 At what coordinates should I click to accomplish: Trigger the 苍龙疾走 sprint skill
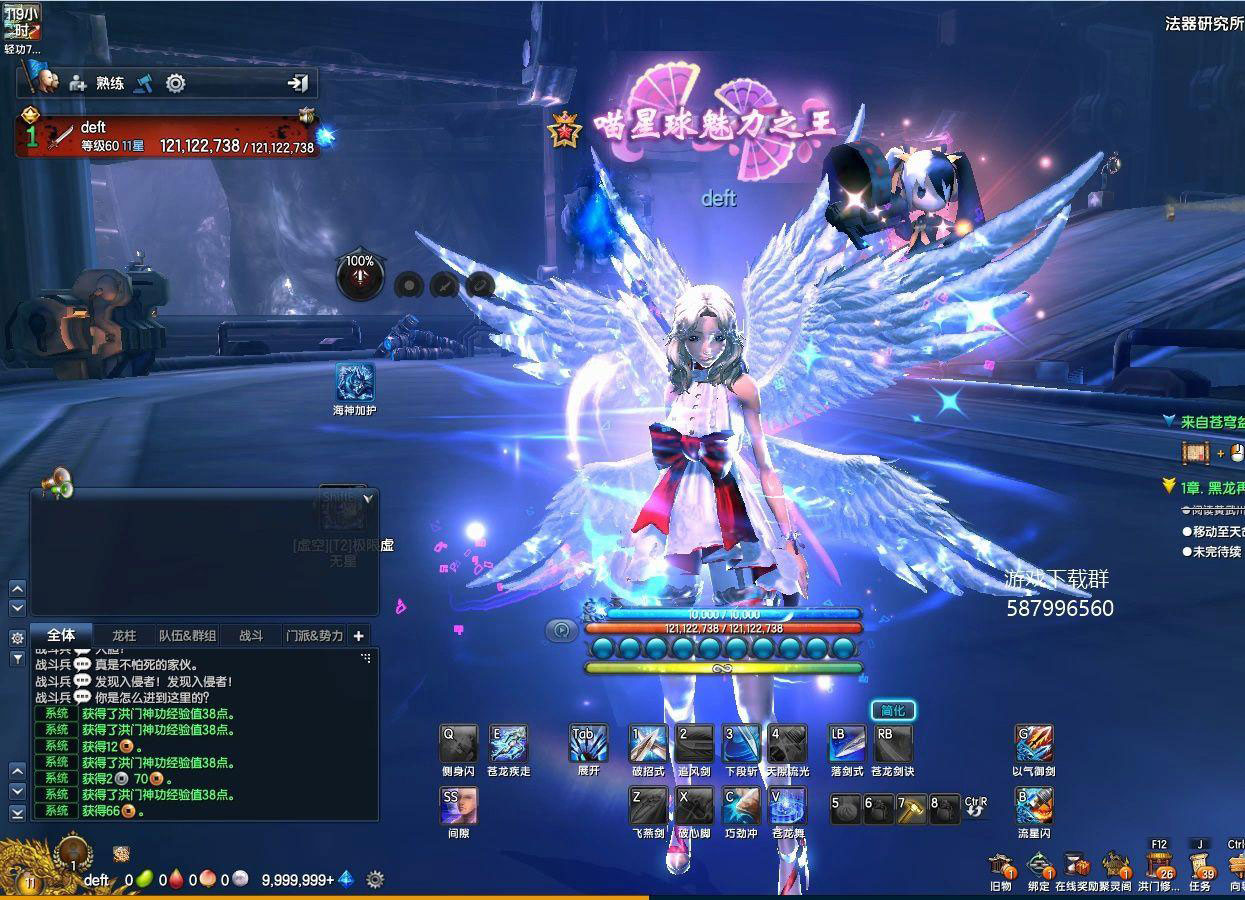point(508,744)
